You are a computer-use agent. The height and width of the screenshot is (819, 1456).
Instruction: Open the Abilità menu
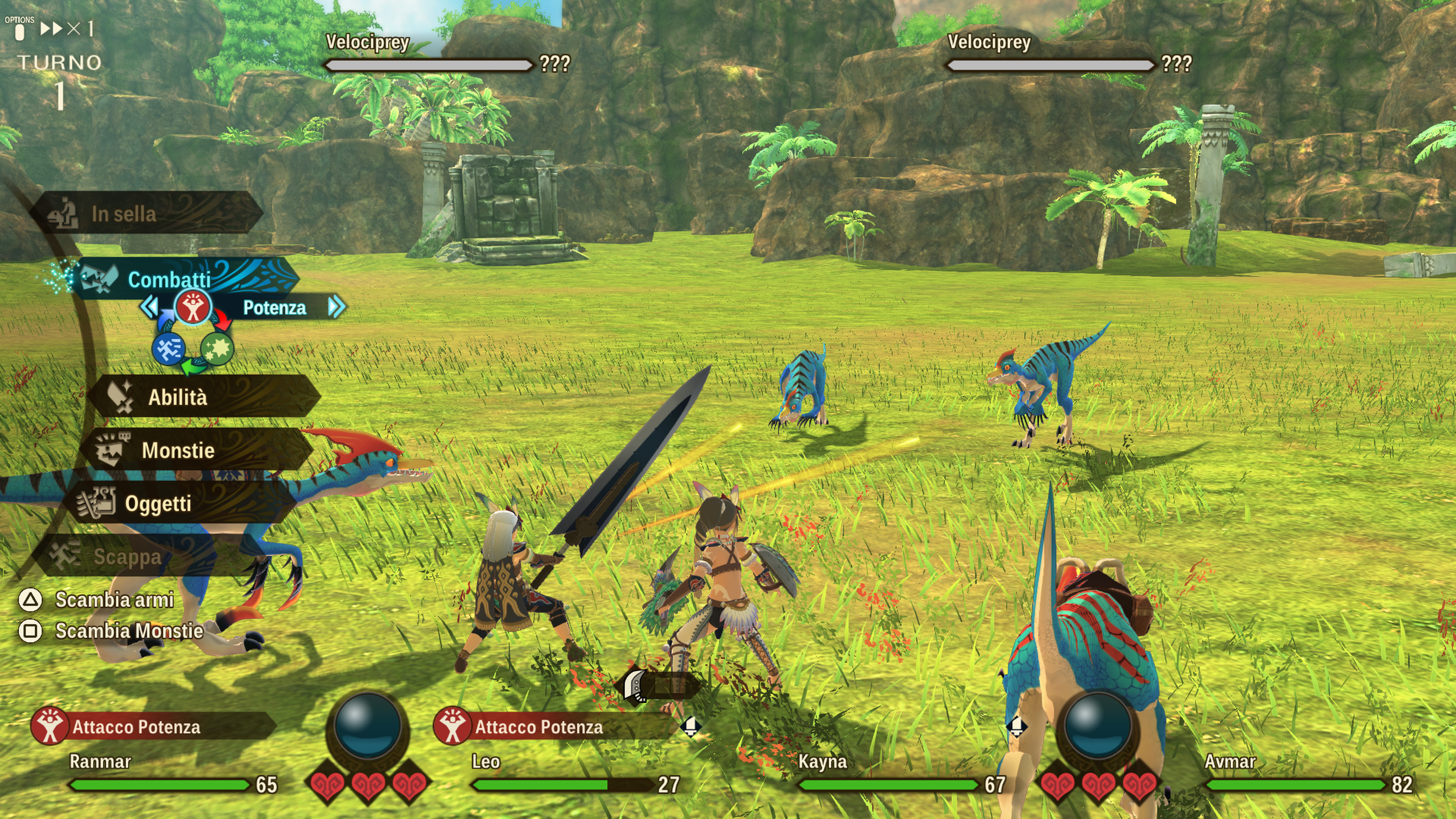(x=177, y=397)
